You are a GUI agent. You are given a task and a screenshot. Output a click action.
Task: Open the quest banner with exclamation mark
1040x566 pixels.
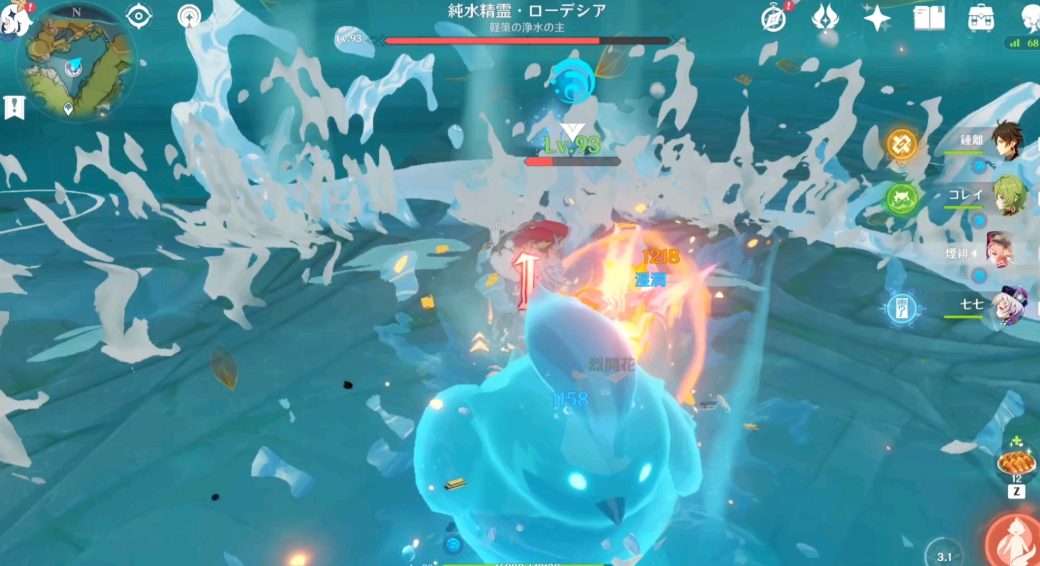tap(14, 107)
